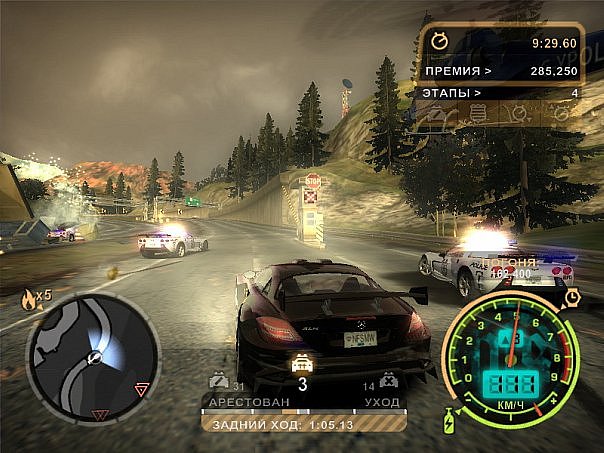Click the УХОД side of pursuit bar

click(x=380, y=402)
